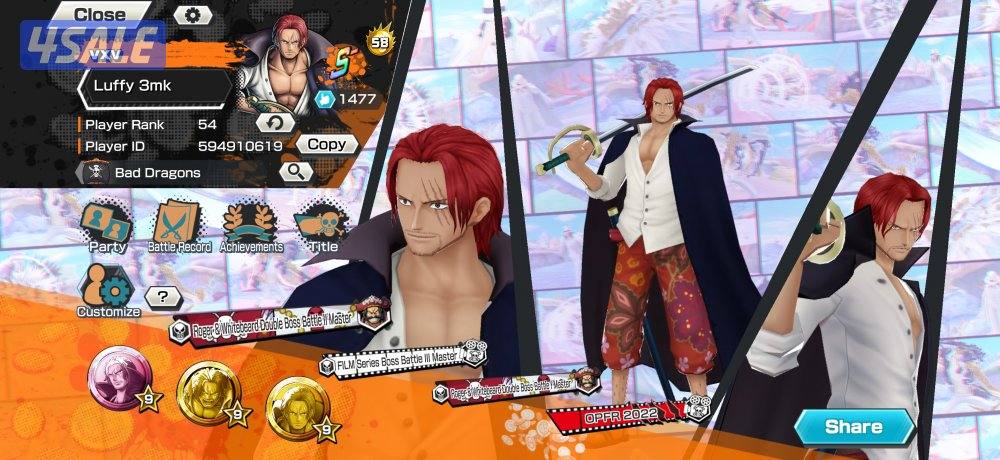The width and height of the screenshot is (1000, 460).
Task: Open the Title selection
Action: (323, 227)
